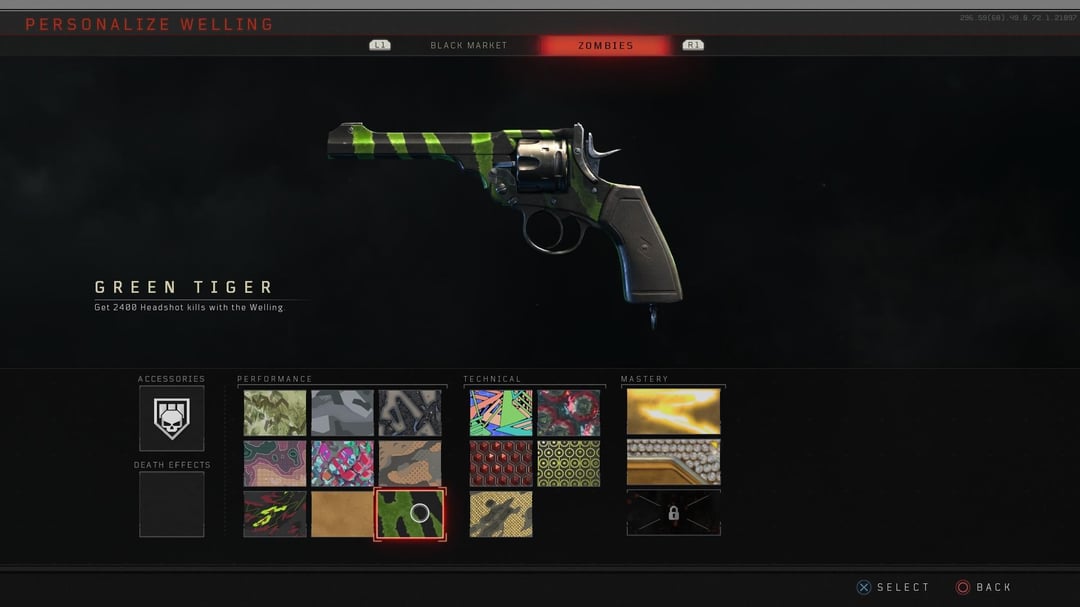Select the tan and gray dotted camo
The height and width of the screenshot is (607, 1080).
409,463
